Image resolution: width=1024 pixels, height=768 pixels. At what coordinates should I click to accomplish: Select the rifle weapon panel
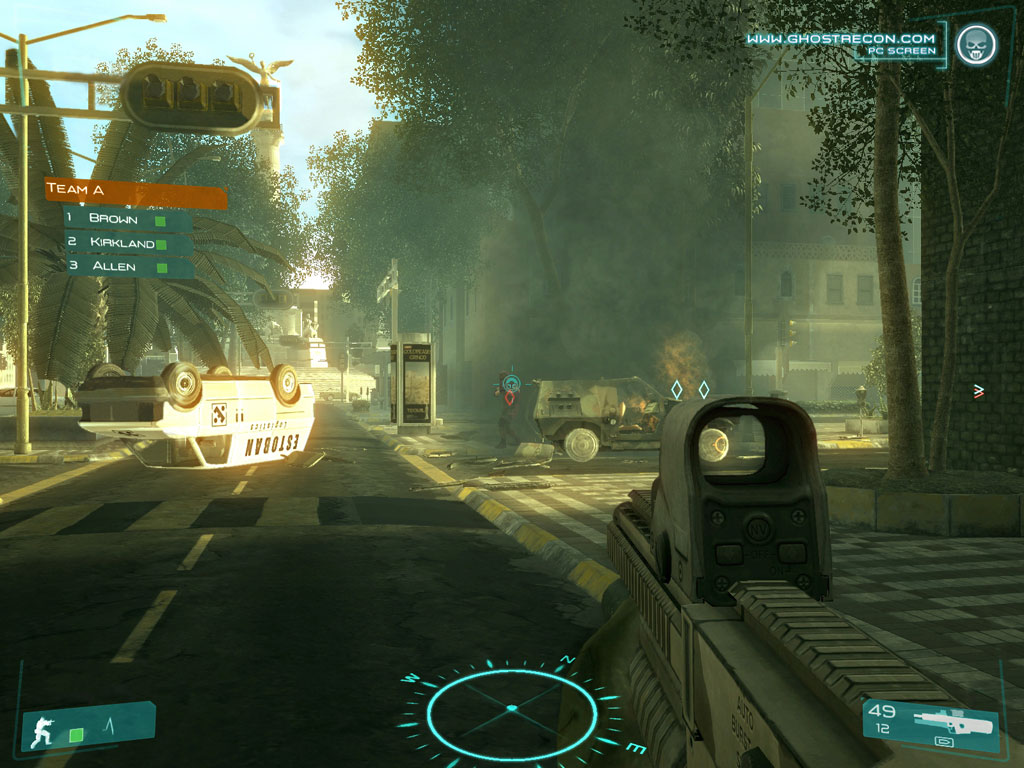tap(930, 722)
